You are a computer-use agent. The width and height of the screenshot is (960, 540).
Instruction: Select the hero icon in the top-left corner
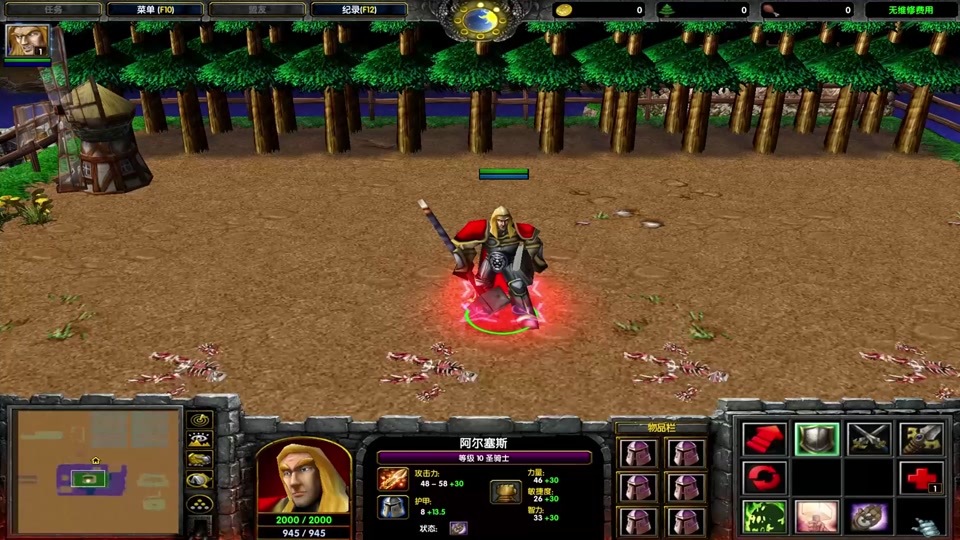point(22,40)
